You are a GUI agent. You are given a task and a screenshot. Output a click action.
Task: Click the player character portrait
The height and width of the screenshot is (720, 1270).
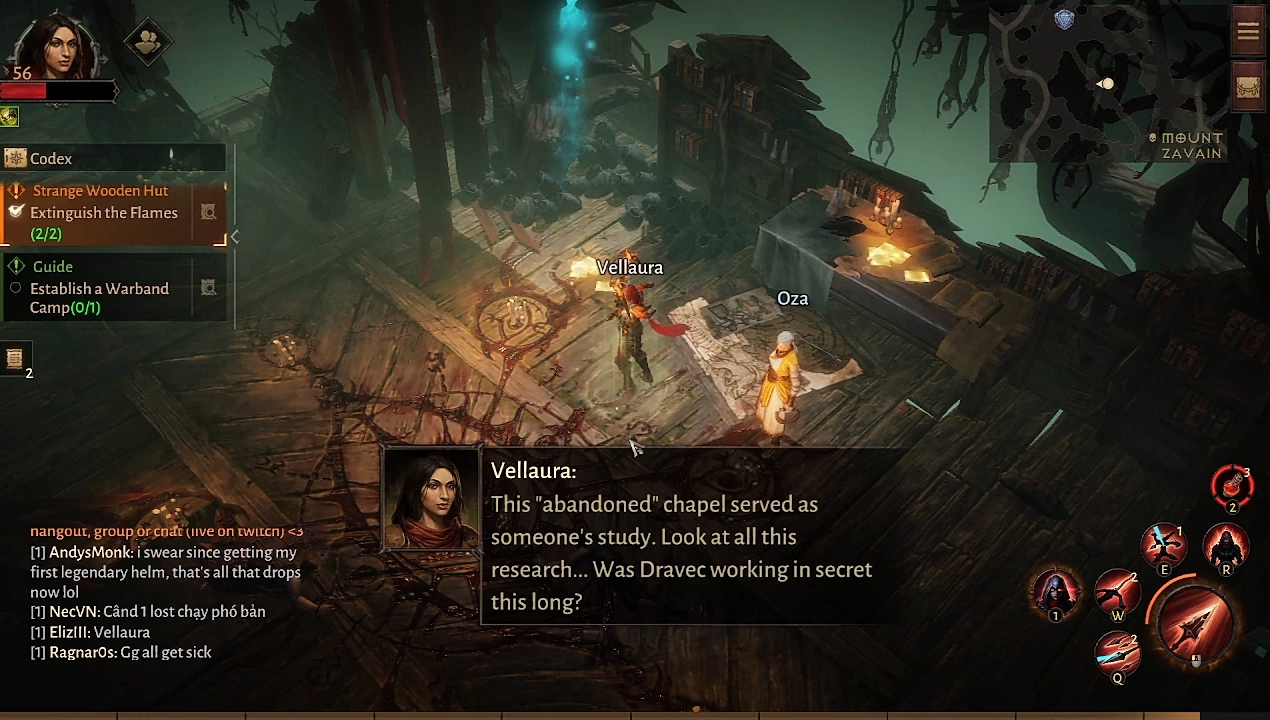point(55,45)
